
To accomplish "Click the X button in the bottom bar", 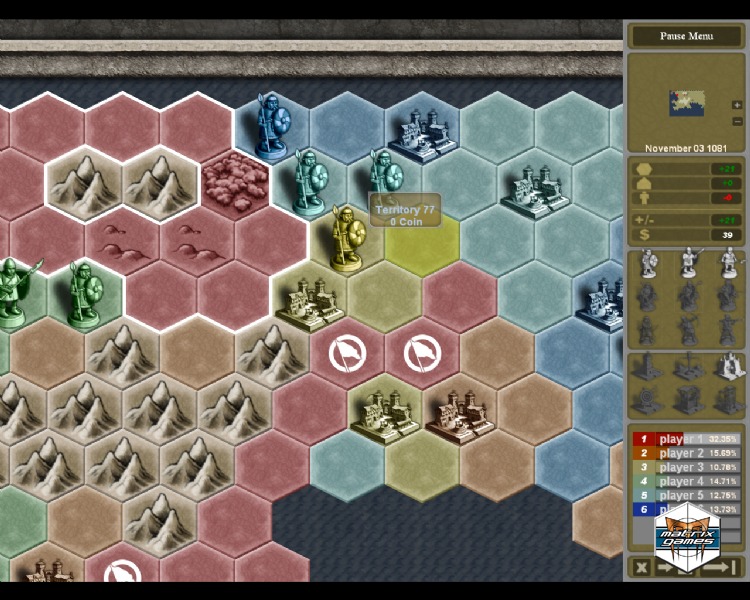I will (642, 567).
